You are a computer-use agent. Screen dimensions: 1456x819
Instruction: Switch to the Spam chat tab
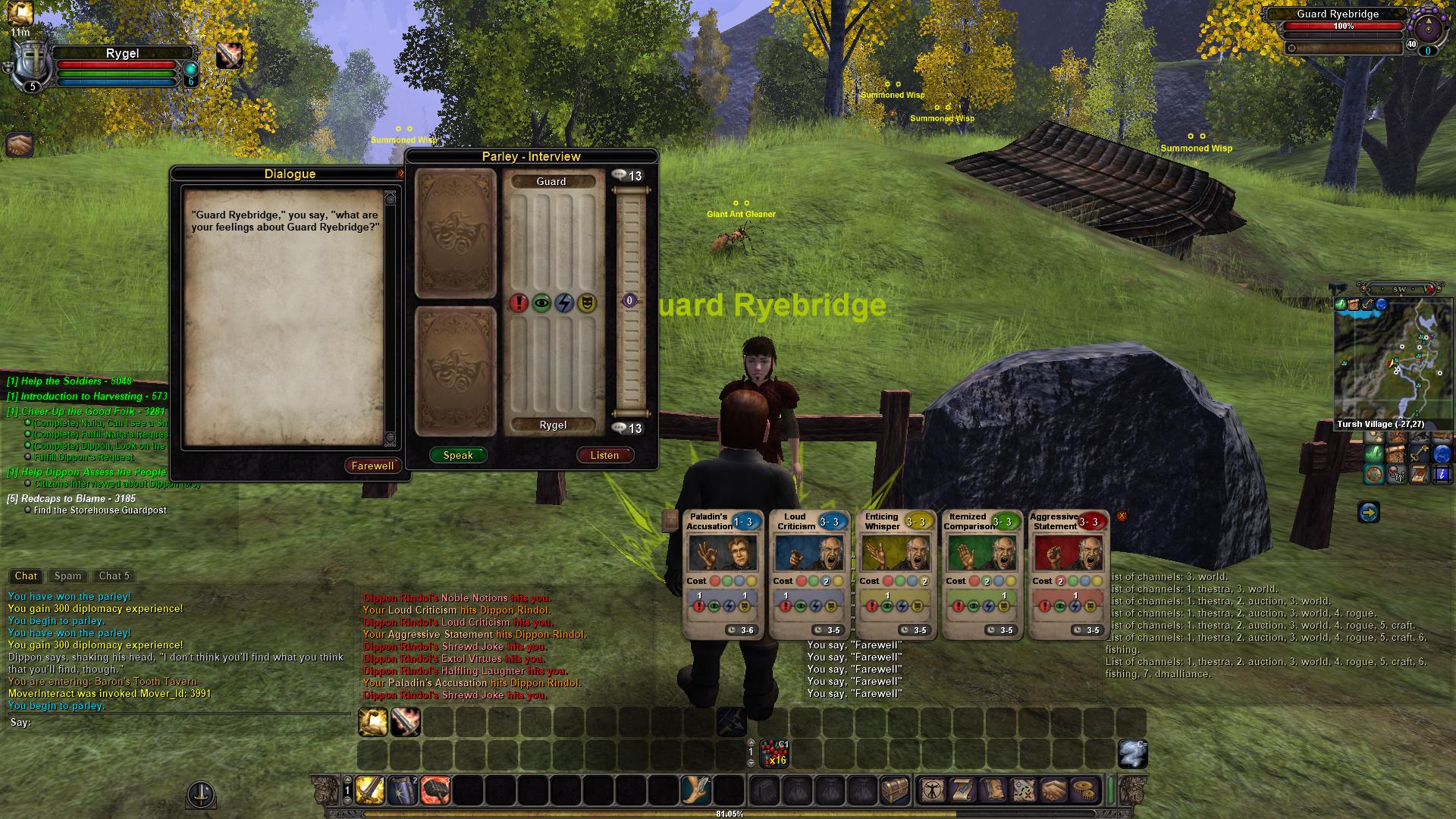pos(67,576)
